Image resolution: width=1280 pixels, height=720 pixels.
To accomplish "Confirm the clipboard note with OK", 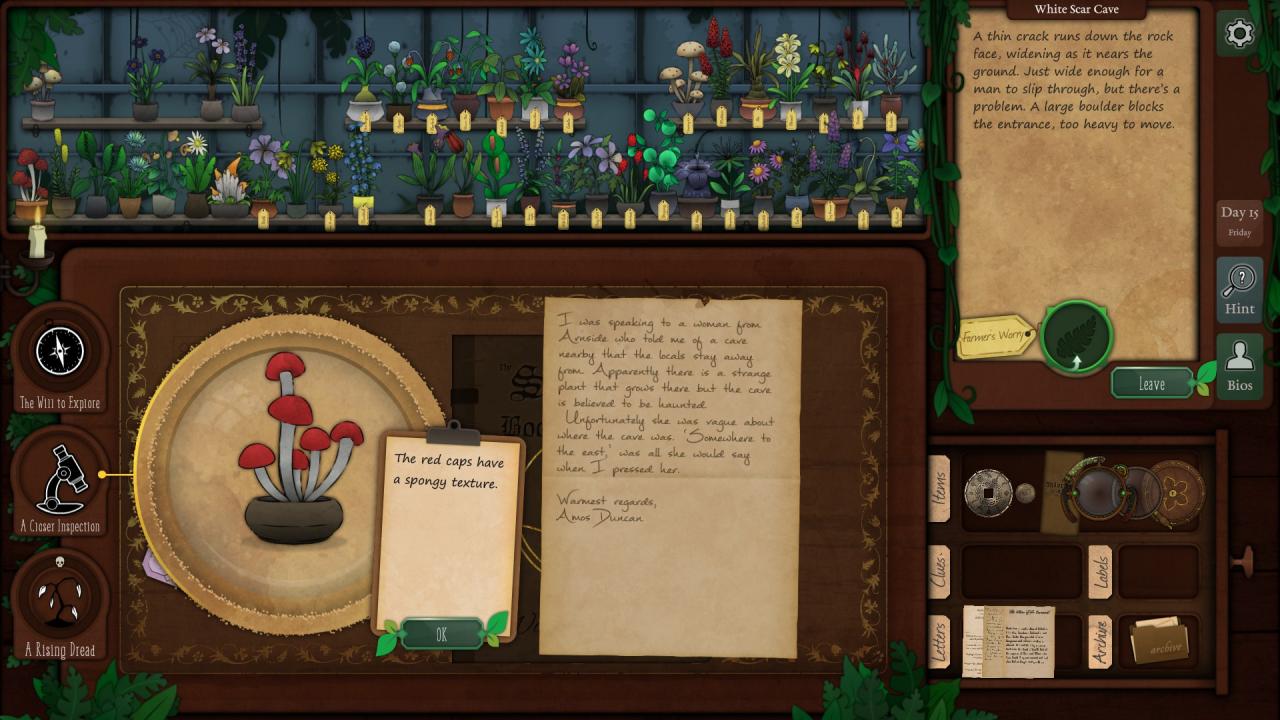I will click(x=442, y=634).
